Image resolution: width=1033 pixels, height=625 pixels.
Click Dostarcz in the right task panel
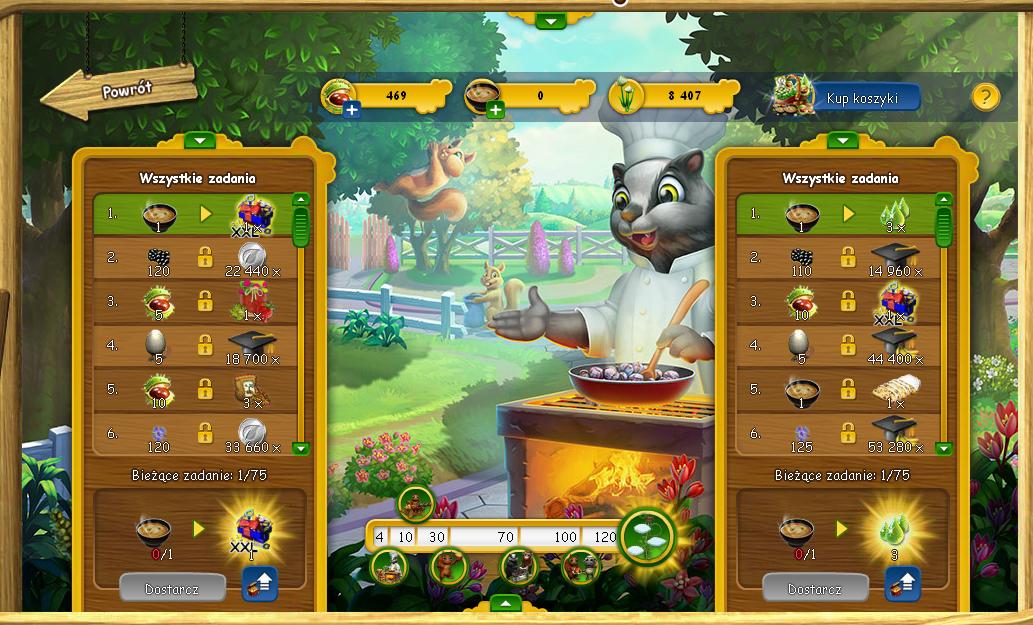[814, 588]
